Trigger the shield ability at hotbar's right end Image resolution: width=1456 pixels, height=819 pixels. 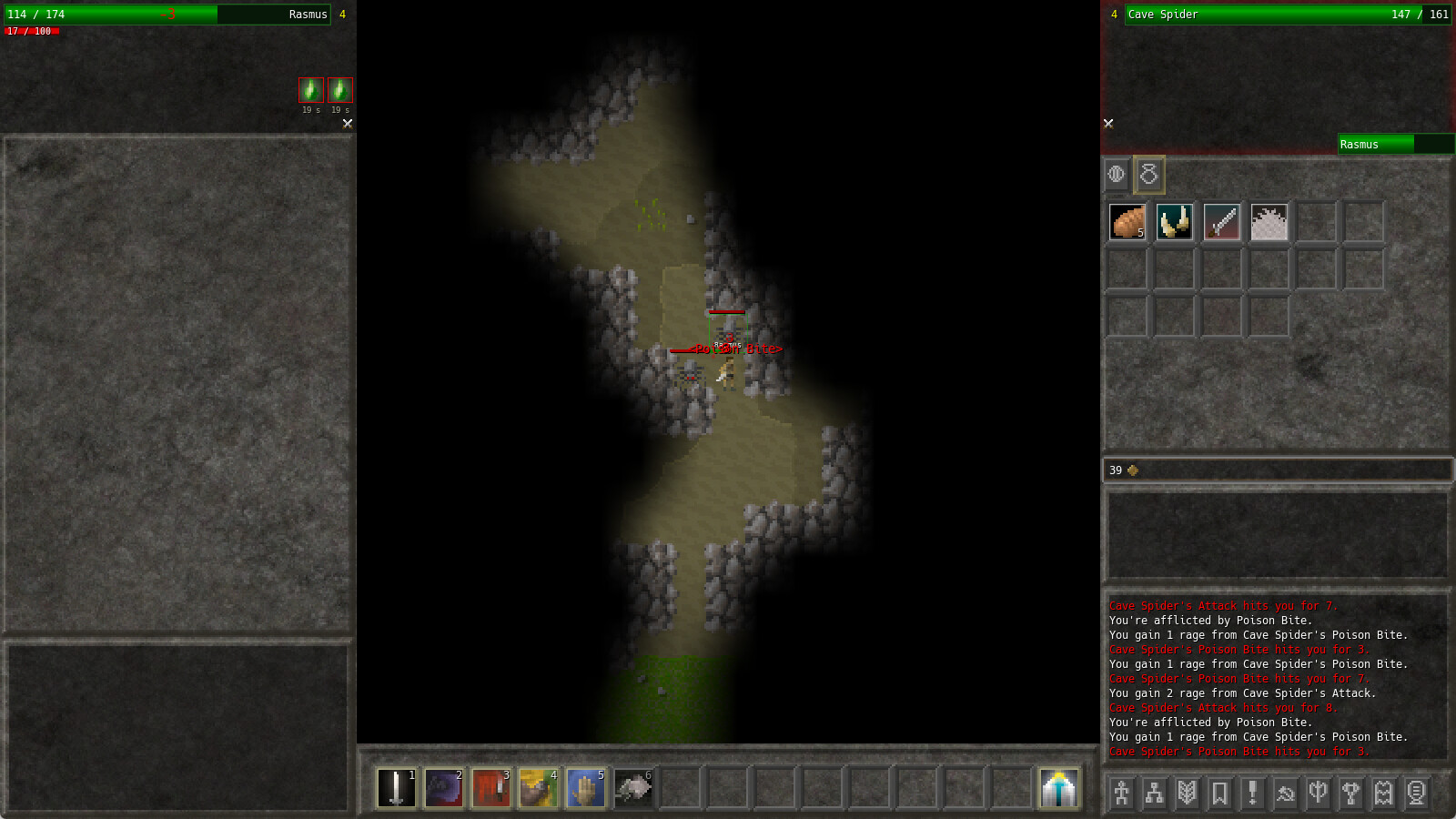[x=1058, y=787]
